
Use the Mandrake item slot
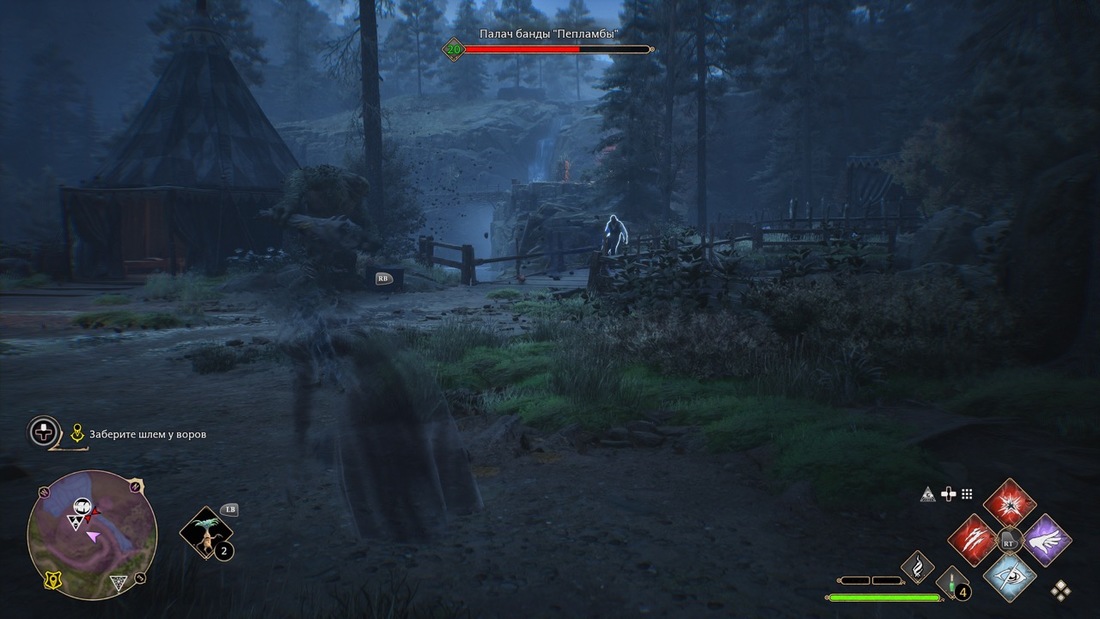(206, 533)
